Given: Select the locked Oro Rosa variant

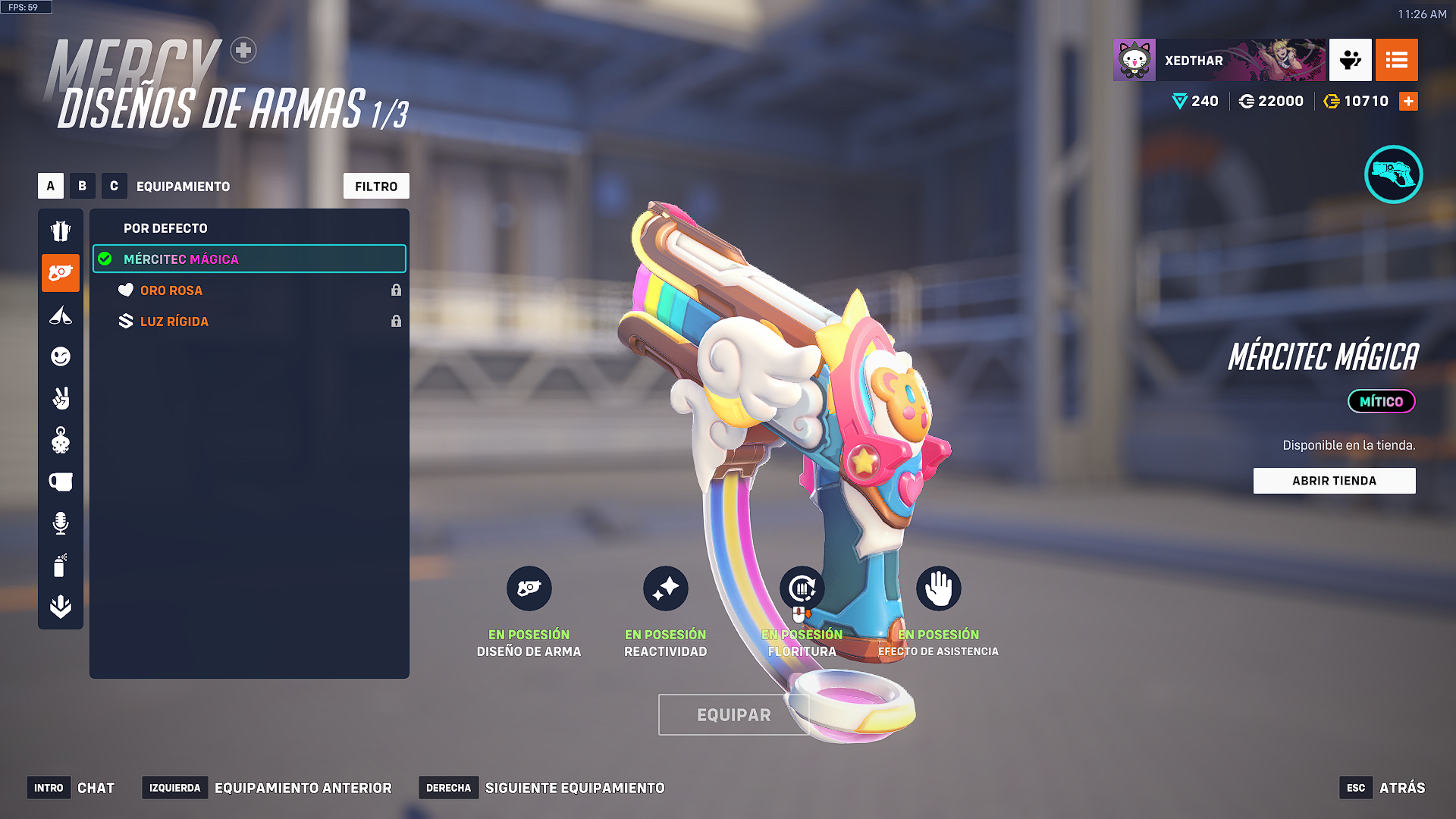Looking at the screenshot, I should pyautogui.click(x=171, y=290).
